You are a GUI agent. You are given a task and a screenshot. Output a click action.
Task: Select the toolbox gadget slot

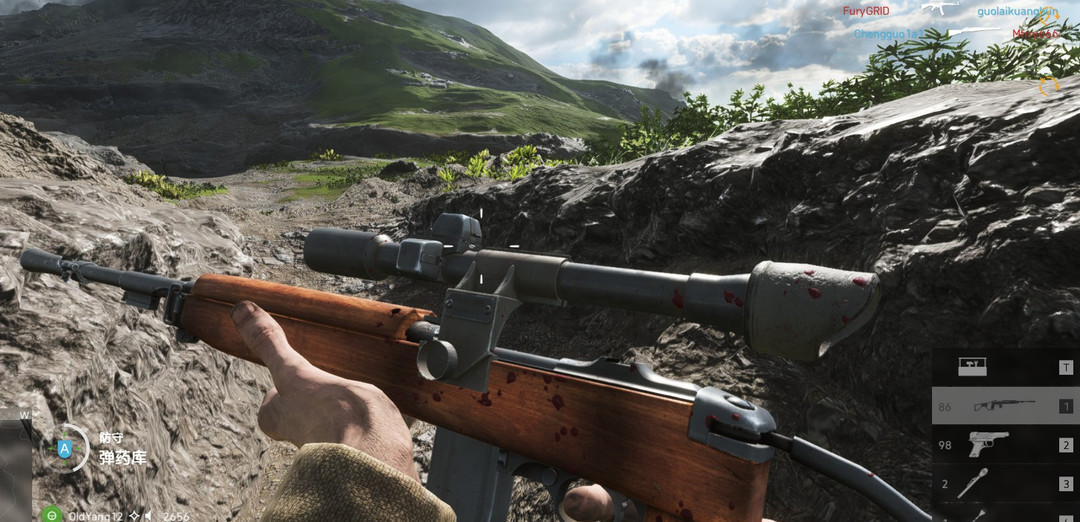point(1005,367)
